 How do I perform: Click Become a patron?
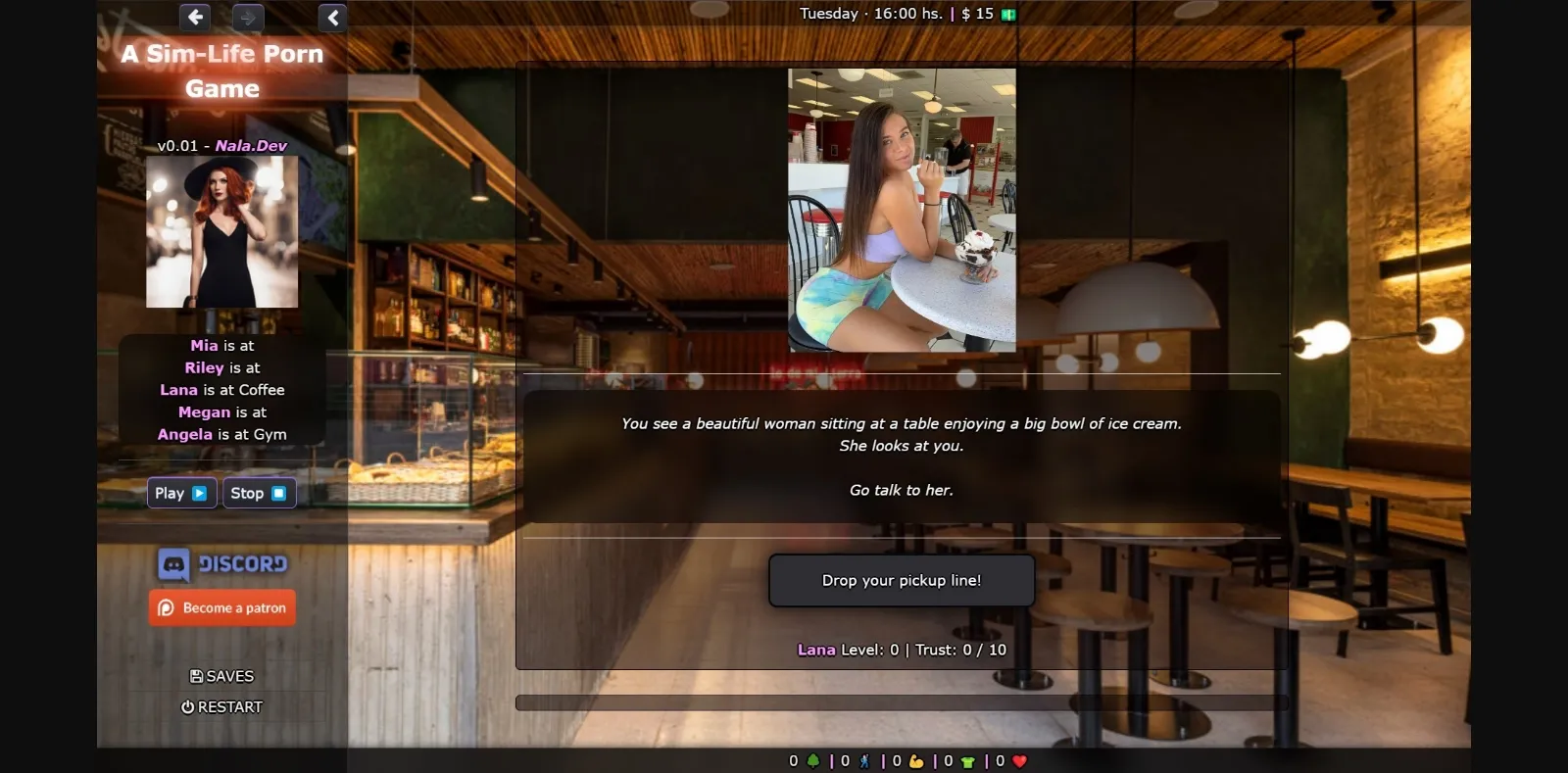(x=221, y=607)
